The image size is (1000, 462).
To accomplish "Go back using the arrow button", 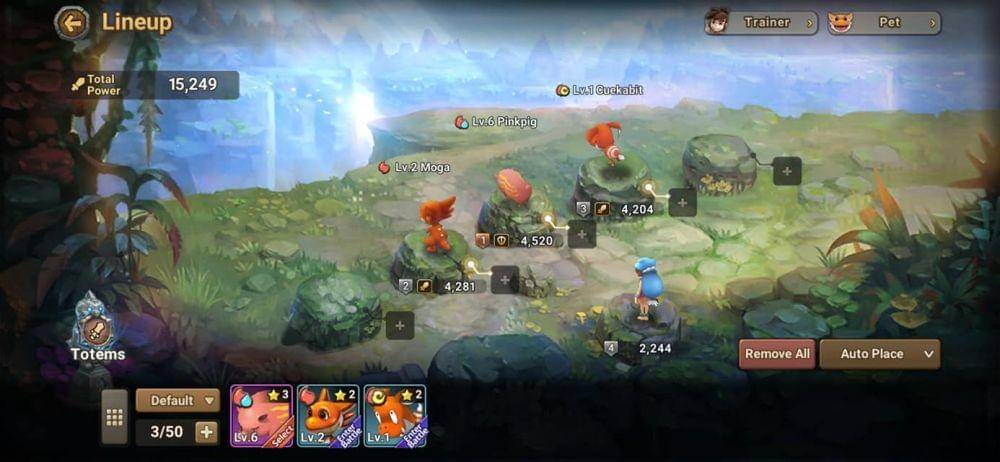I will 71,22.
